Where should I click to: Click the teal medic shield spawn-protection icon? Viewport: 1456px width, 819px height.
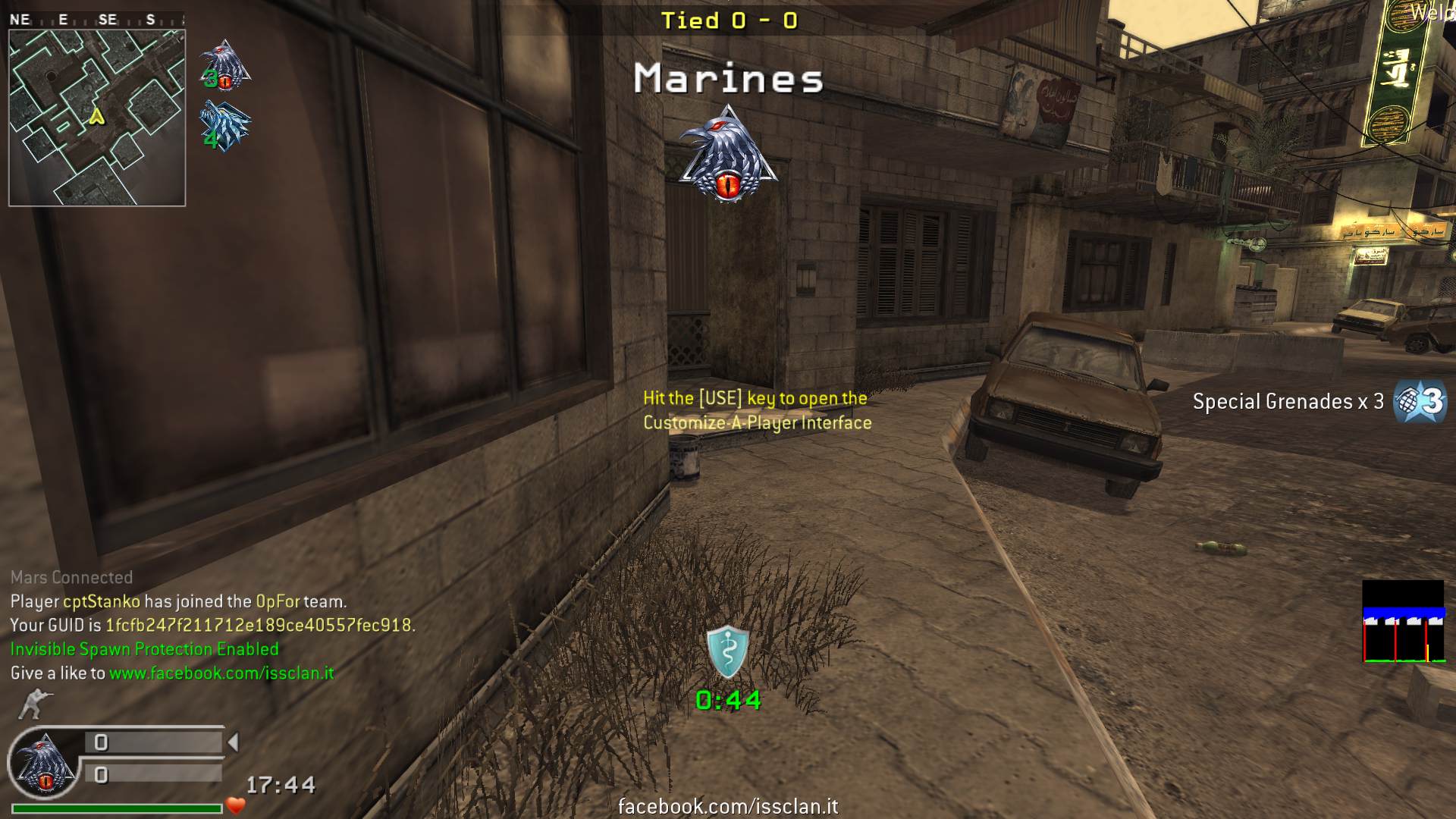[x=727, y=651]
